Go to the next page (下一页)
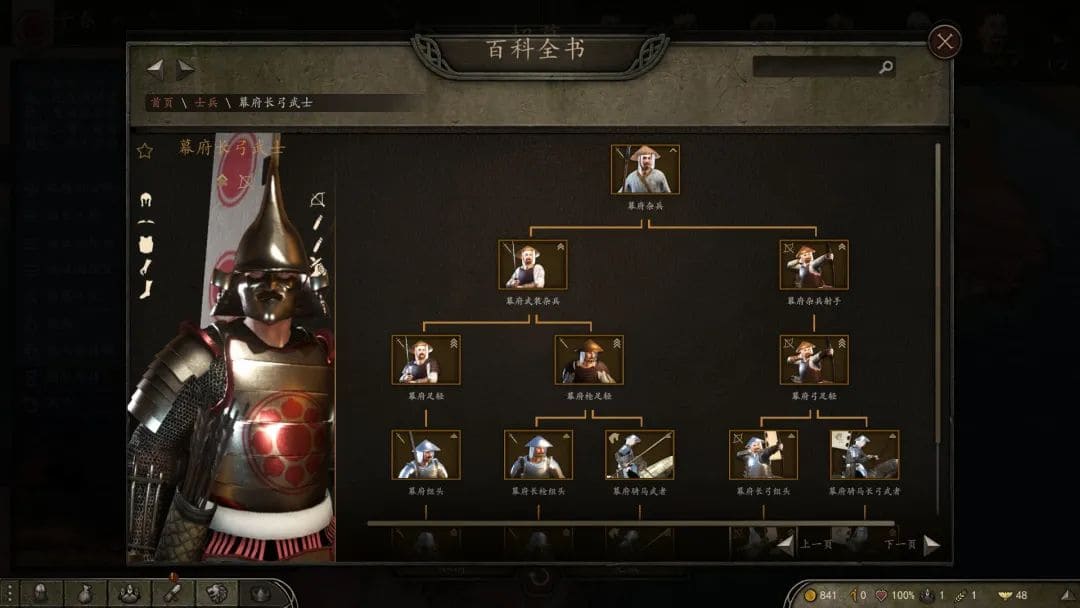This screenshot has height=608, width=1080. coord(931,545)
